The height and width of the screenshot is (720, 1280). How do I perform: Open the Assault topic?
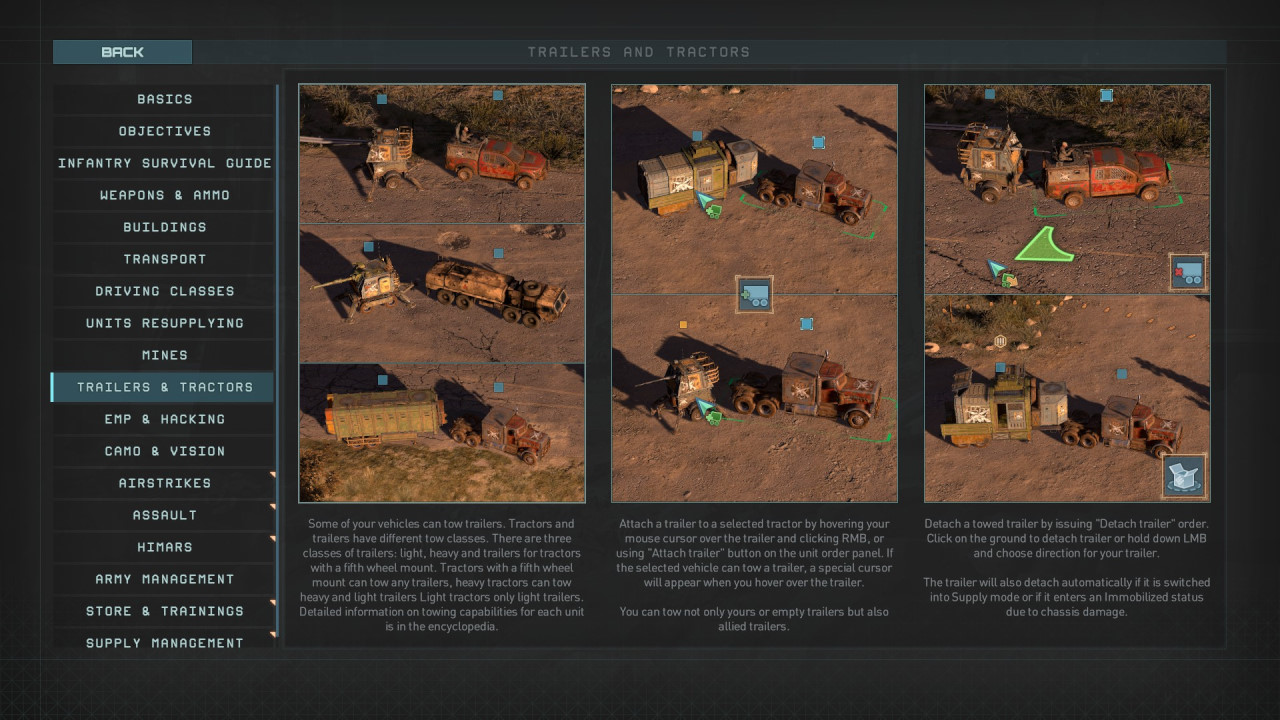(164, 515)
